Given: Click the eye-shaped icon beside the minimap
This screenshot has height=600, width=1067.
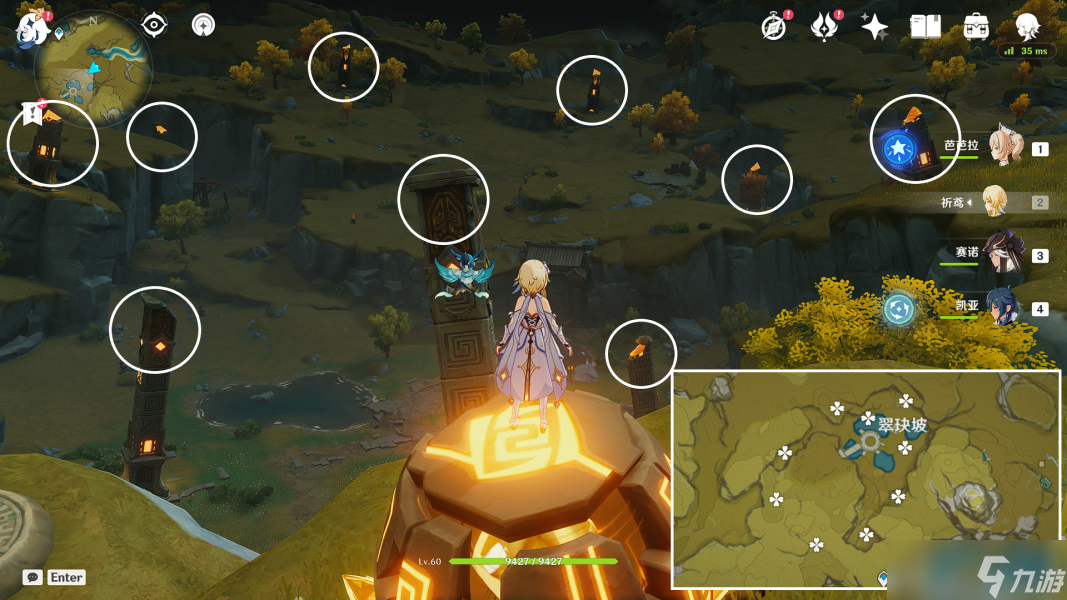Looking at the screenshot, I should point(154,25).
